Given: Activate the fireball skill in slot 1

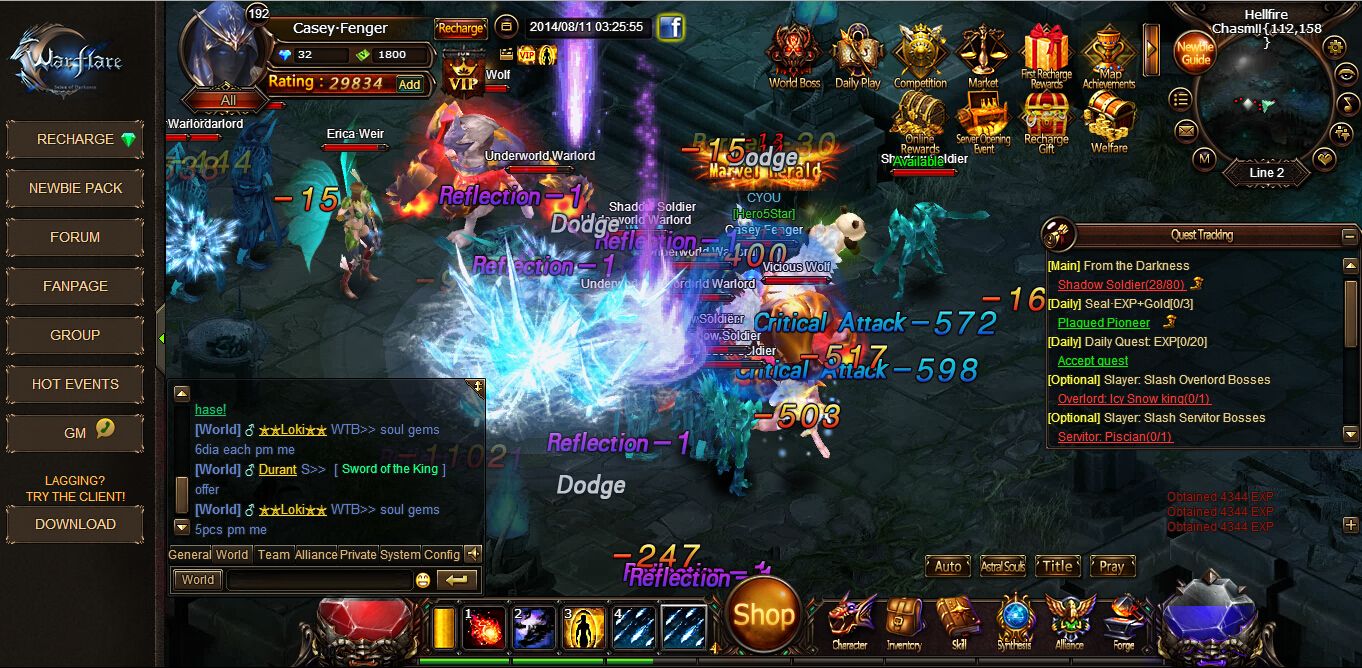Looking at the screenshot, I should click(484, 627).
